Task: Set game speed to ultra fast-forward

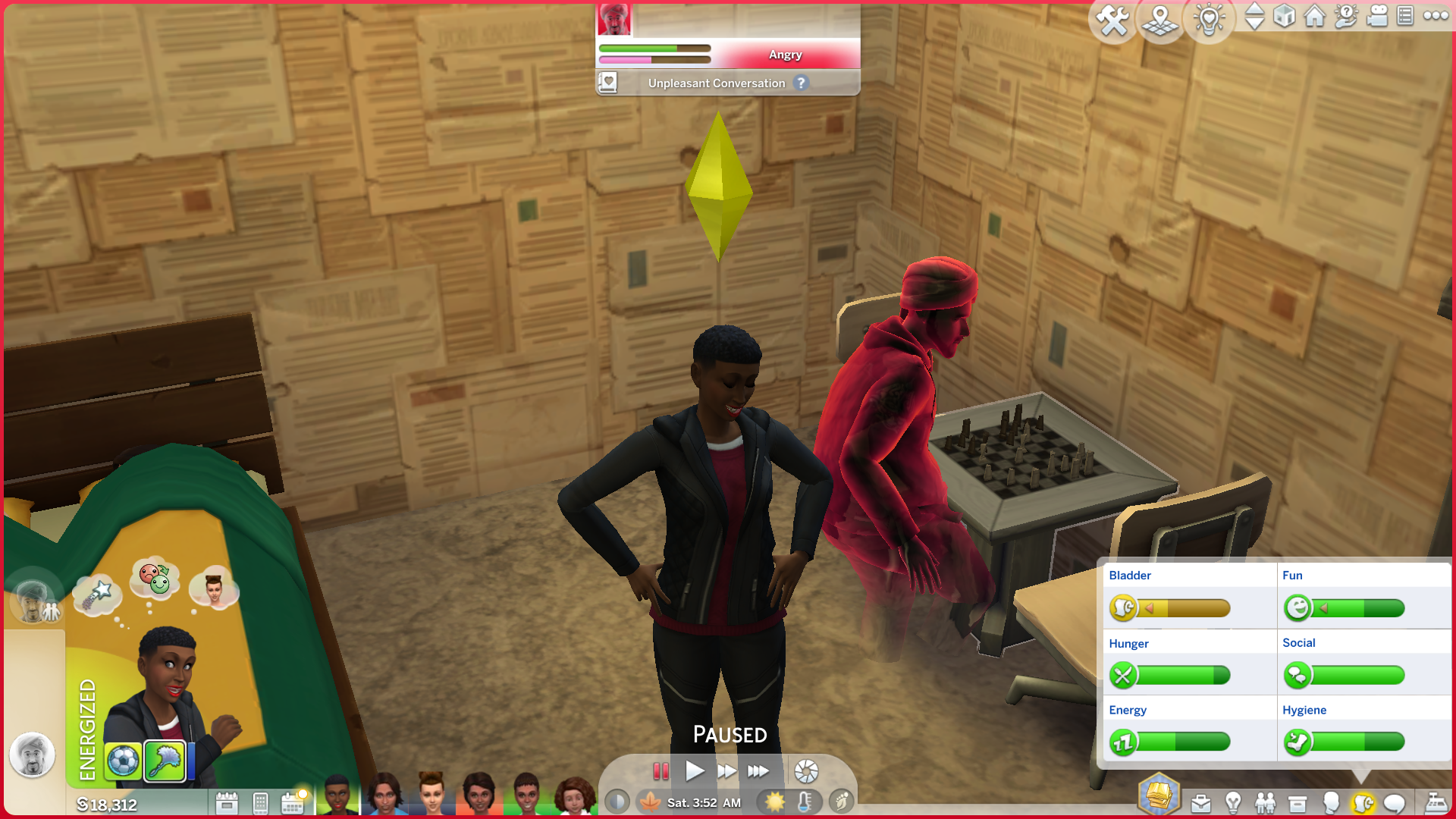Action: (x=758, y=771)
